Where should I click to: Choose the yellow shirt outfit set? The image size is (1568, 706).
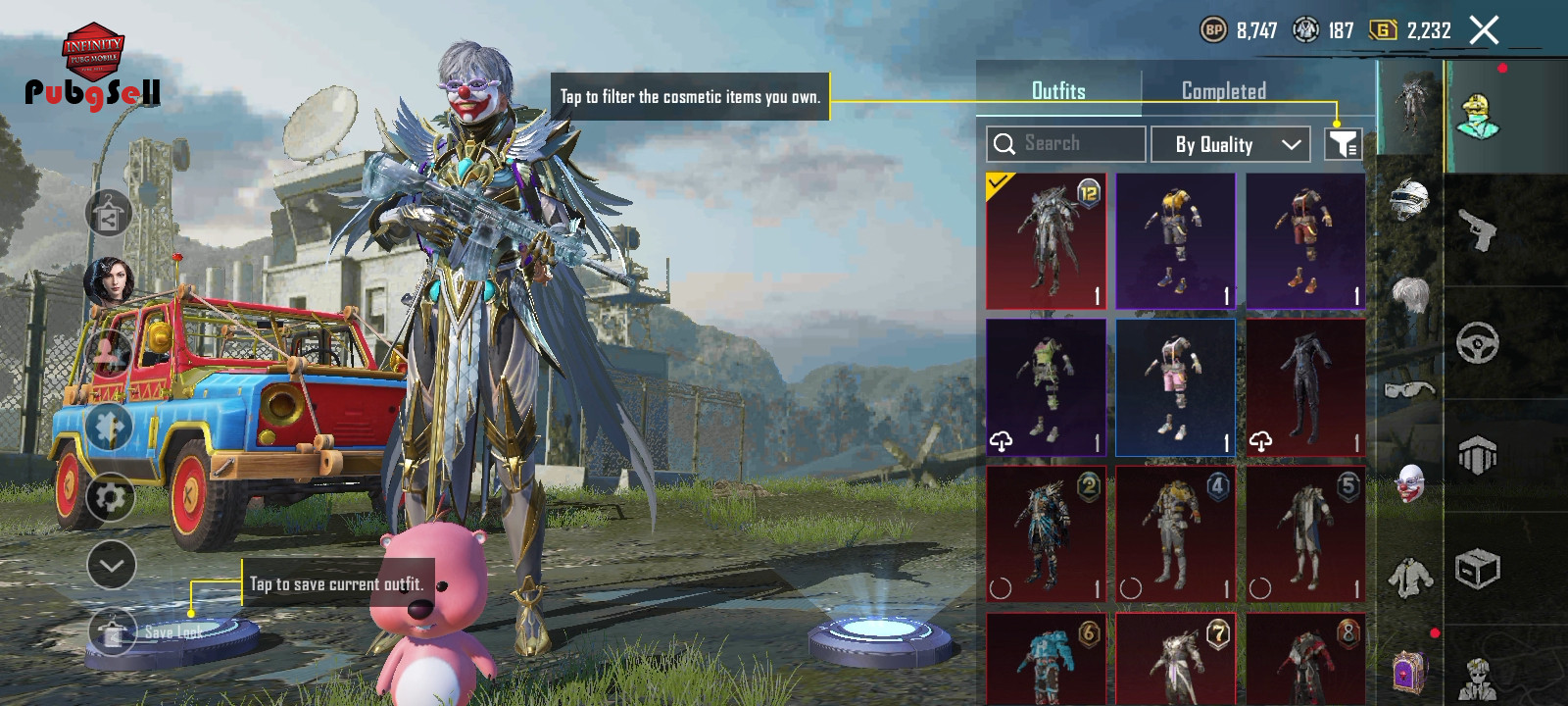tap(1175, 241)
